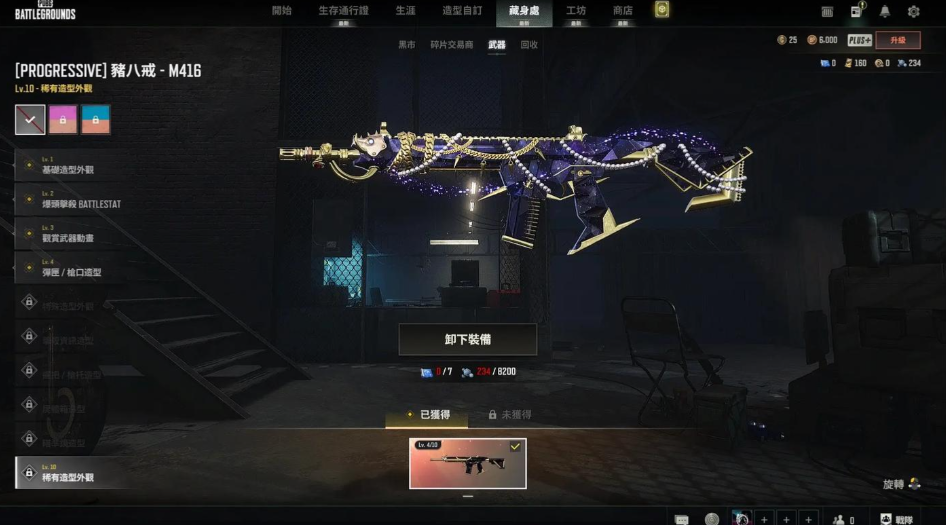946x525 pixels.
Task: Open the 戰隊 (Clan) button
Action: 896,519
